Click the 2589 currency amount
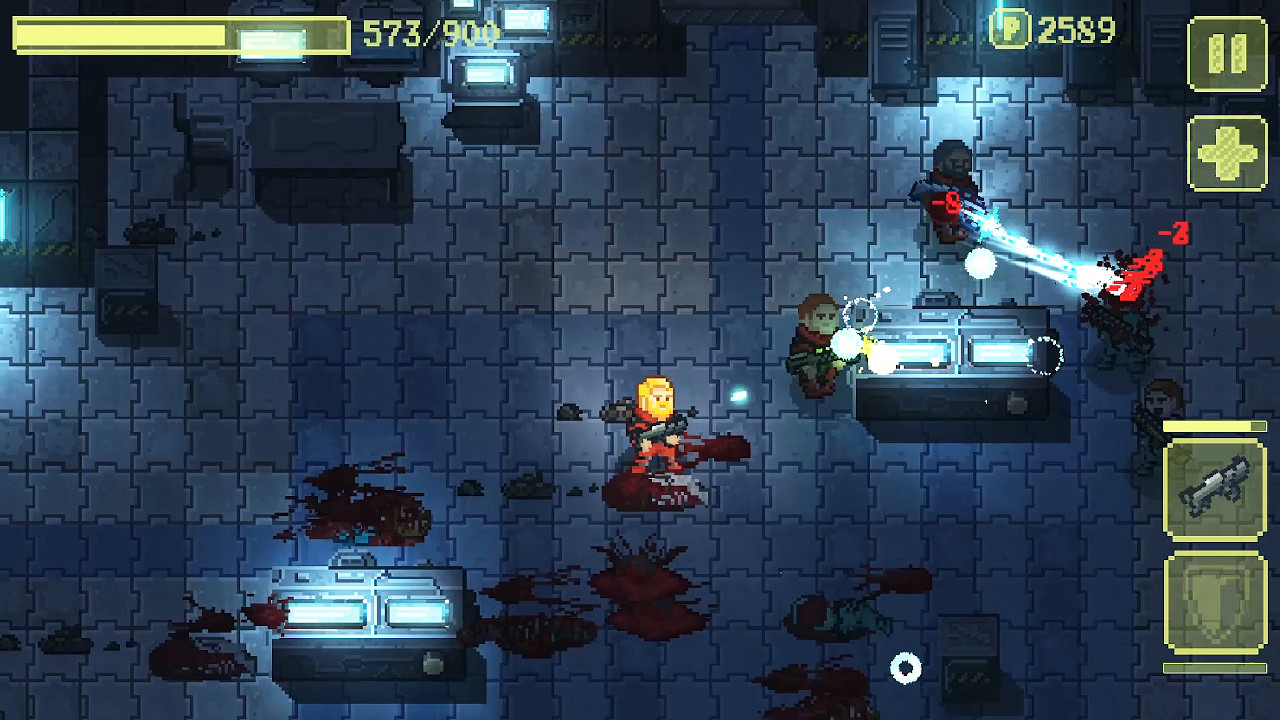This screenshot has width=1280, height=720. pos(1077,30)
